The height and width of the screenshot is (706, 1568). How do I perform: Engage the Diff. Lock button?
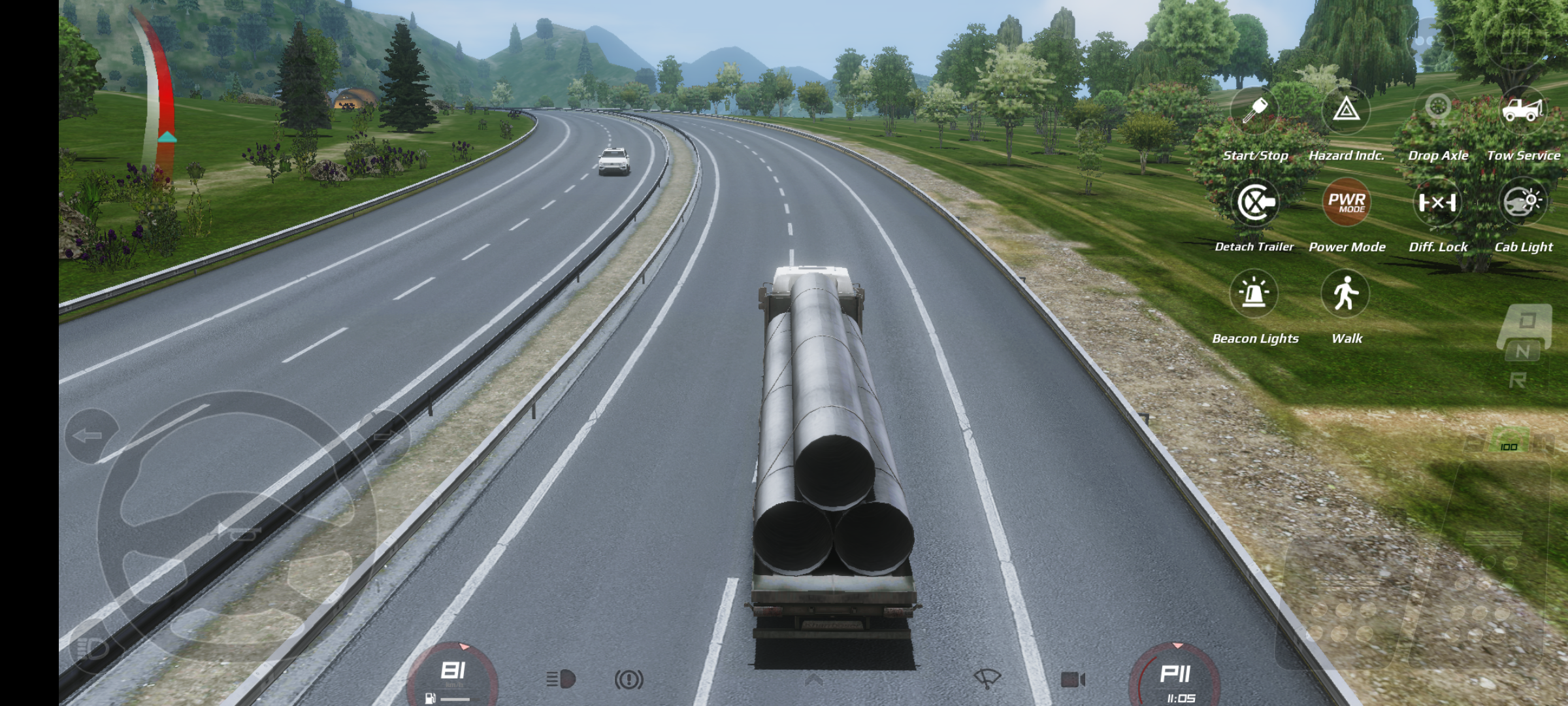(x=1437, y=203)
